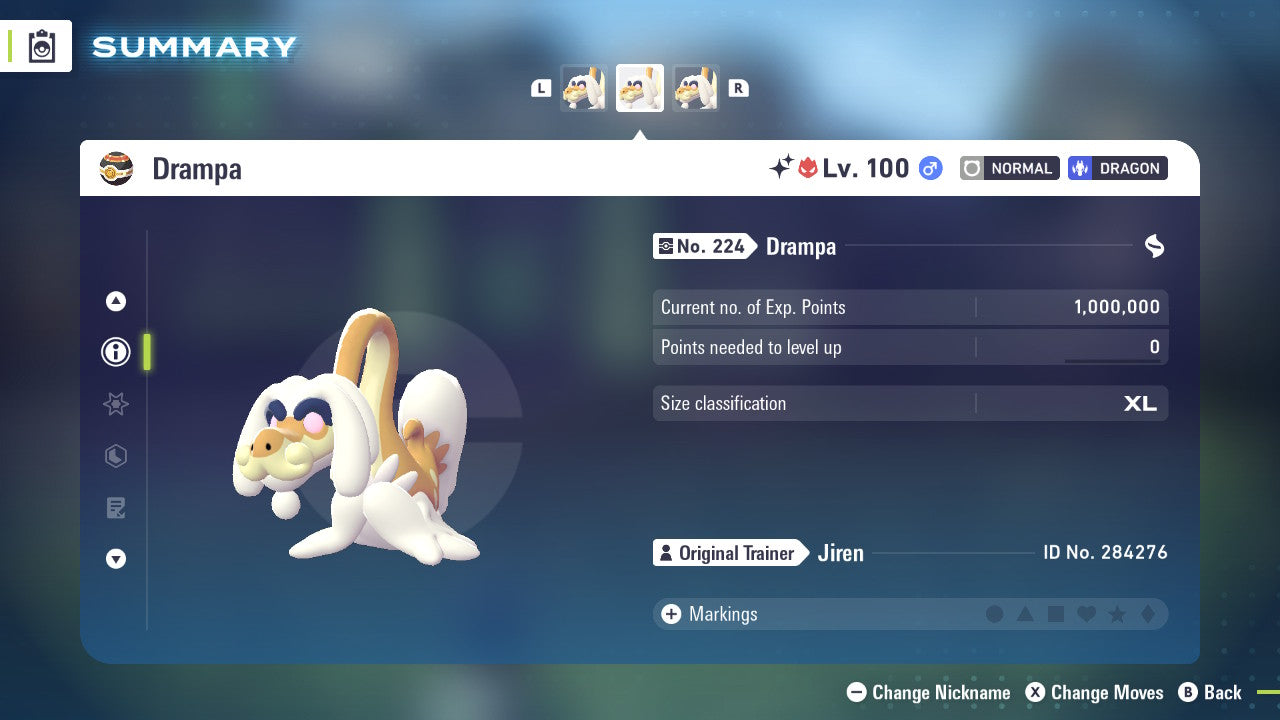Expand the Markings section with the plus button

pos(671,614)
